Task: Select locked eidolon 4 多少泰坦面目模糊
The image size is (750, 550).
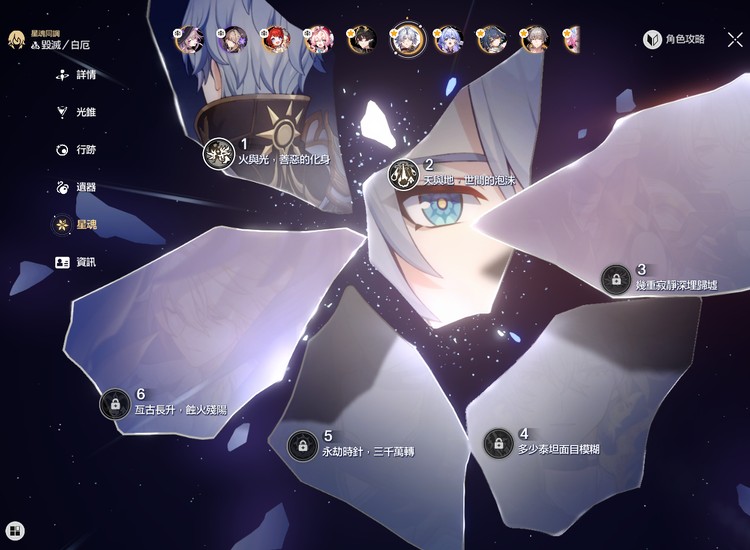Action: click(x=498, y=443)
